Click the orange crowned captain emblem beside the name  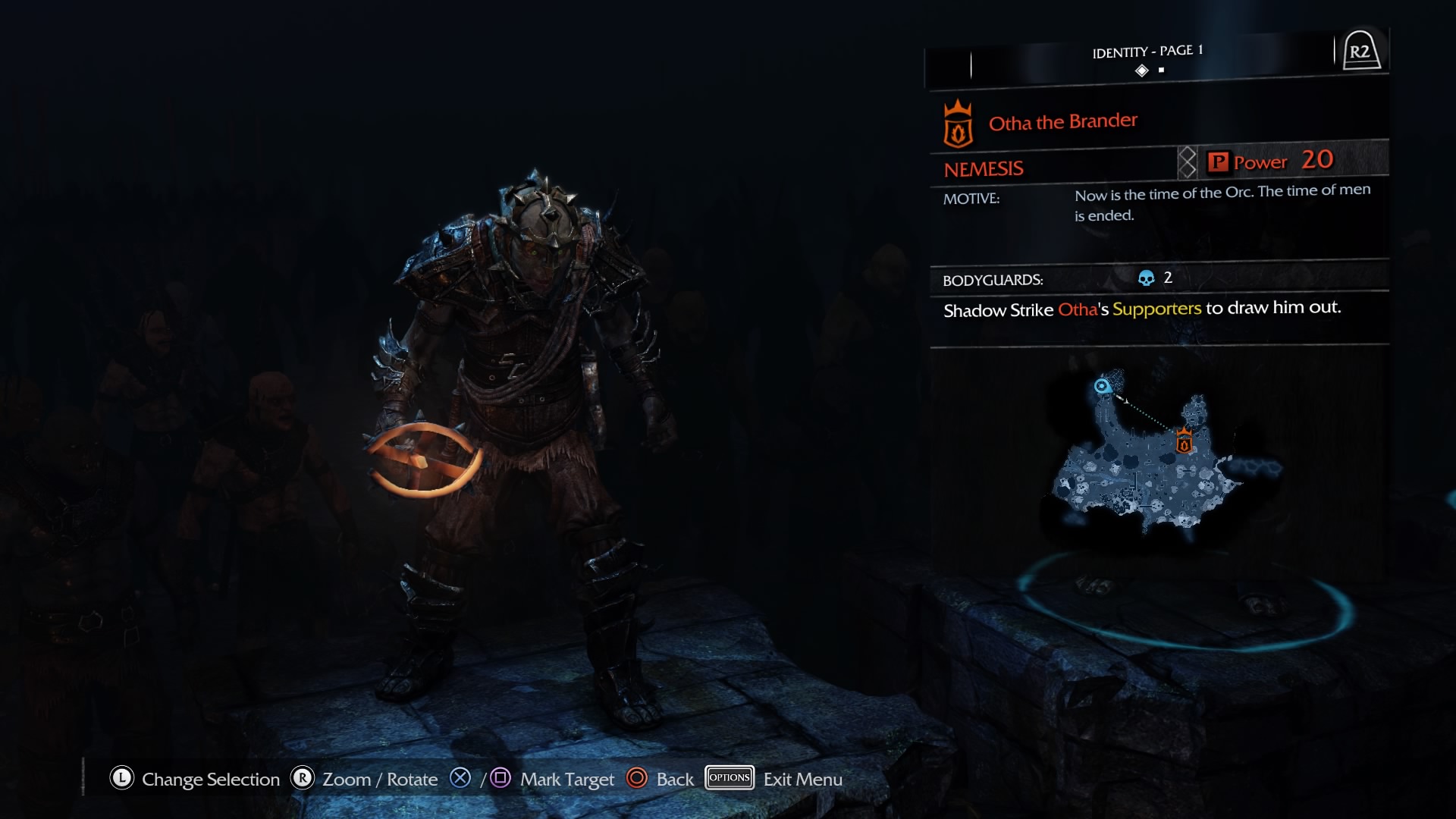(x=958, y=124)
